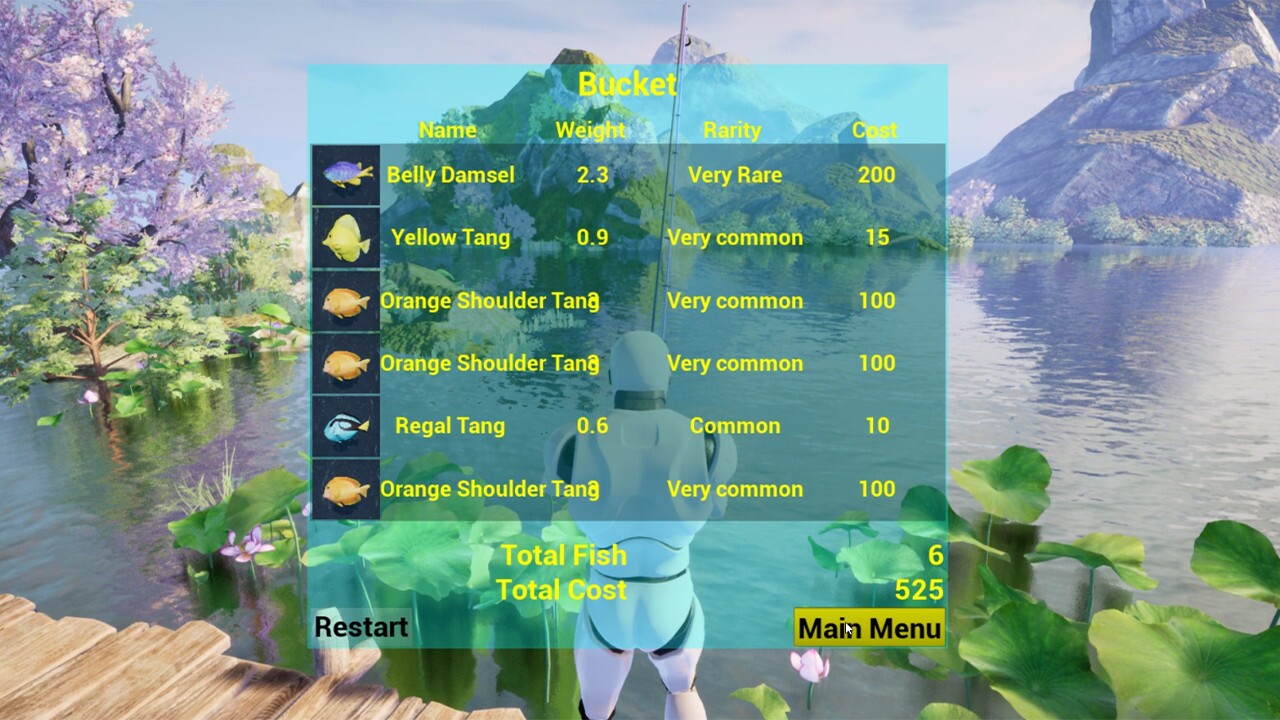Screen dimensions: 1280x720
Task: Click the Rarity column header
Action: tap(733, 130)
